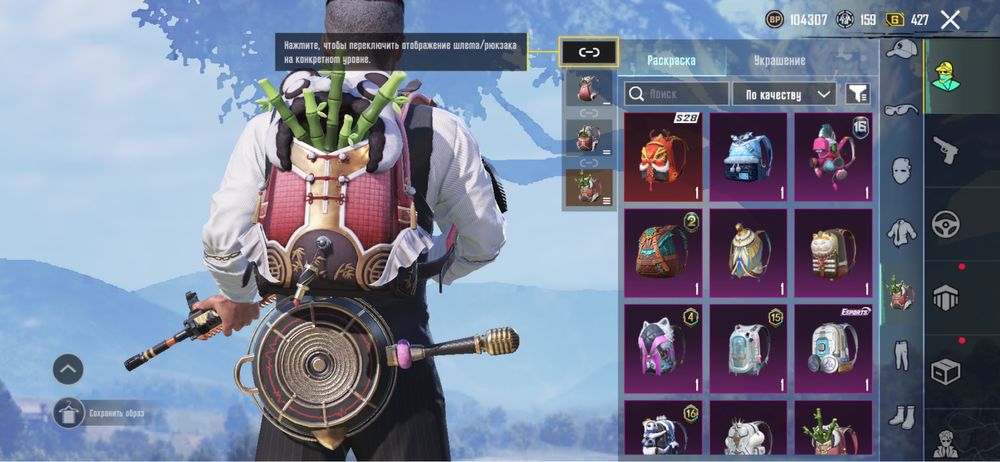The height and width of the screenshot is (462, 1000).
Task: Toggle the helmet/backpack link display button
Action: [589, 53]
